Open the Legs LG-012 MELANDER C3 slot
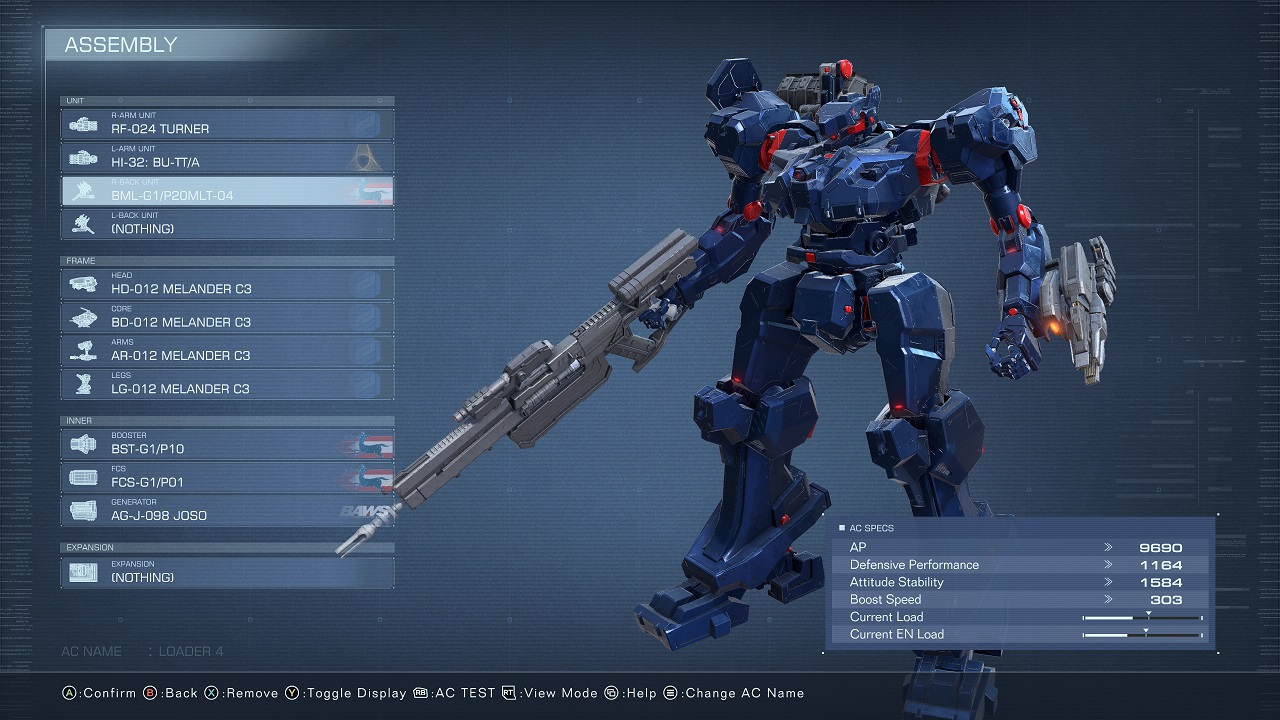Screen dimensions: 1280x720 [228, 384]
